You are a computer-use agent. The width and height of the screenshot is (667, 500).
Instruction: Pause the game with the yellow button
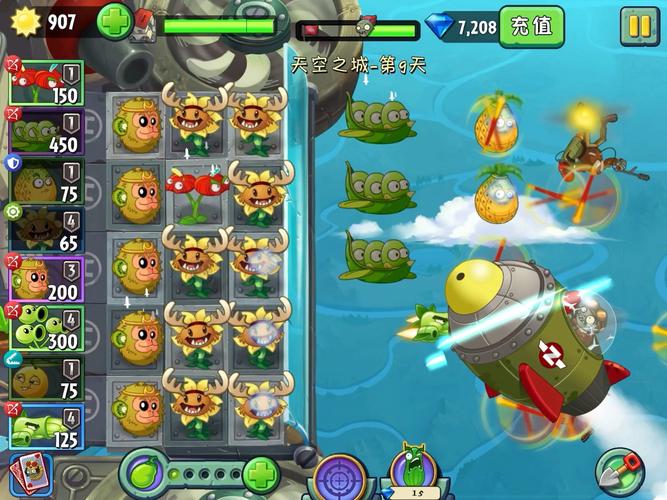(x=637, y=25)
